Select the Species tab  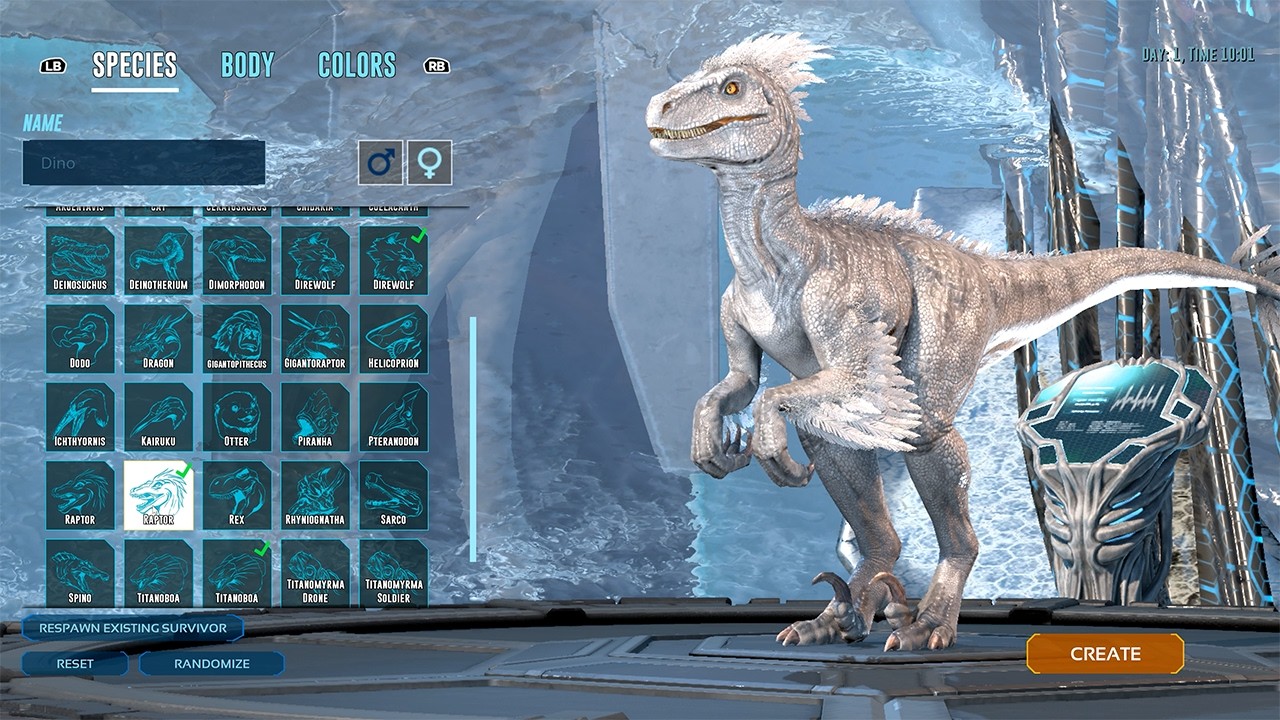135,66
